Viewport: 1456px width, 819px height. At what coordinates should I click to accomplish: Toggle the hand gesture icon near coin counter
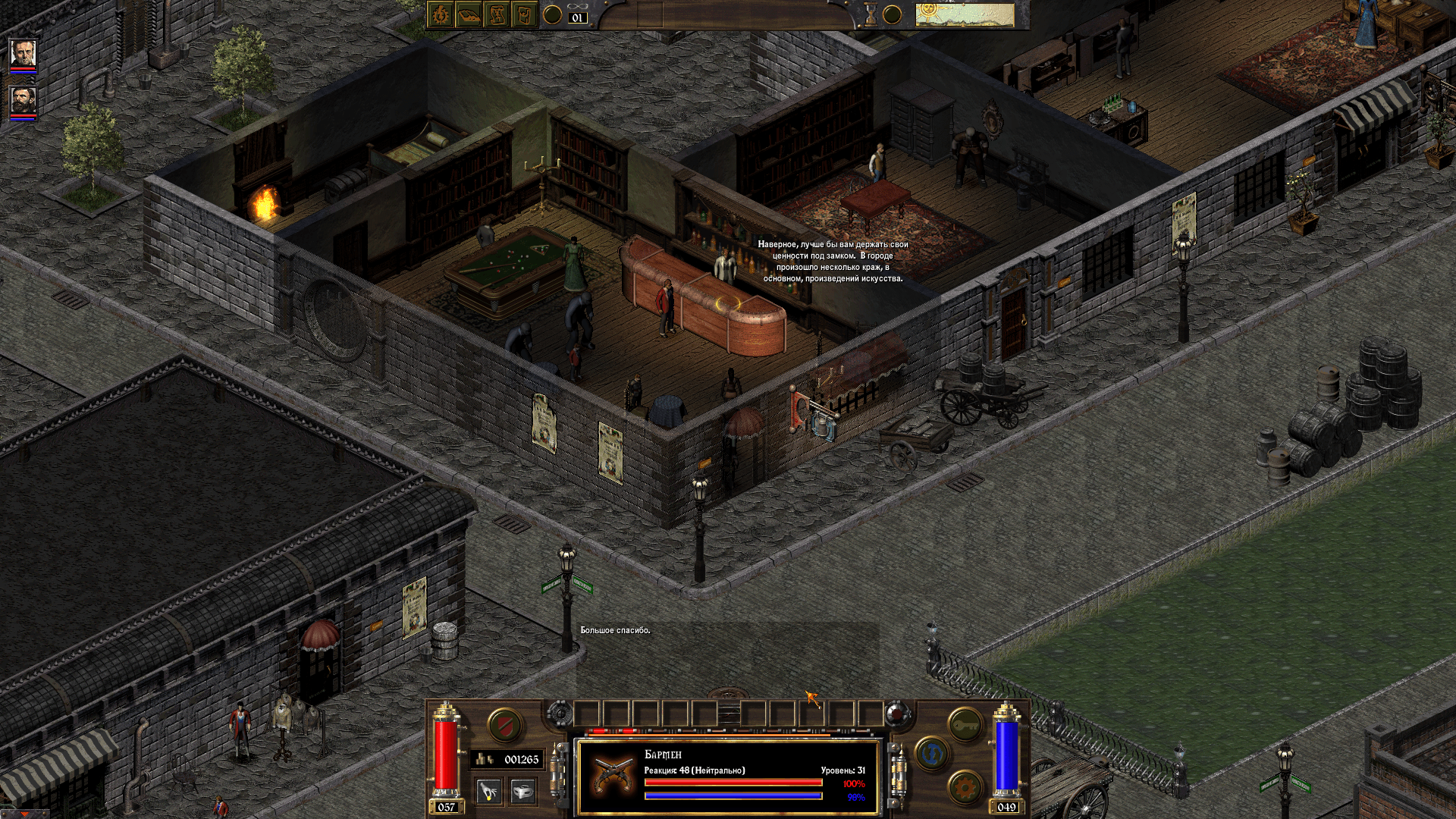tap(488, 792)
